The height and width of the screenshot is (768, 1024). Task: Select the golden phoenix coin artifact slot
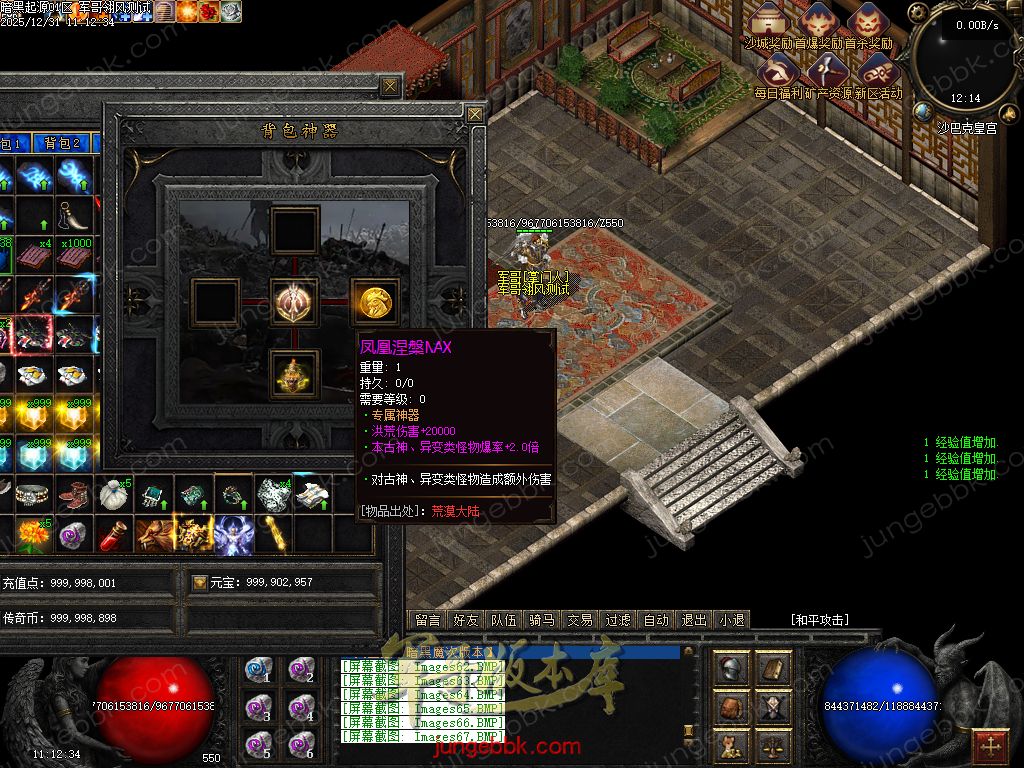(376, 299)
